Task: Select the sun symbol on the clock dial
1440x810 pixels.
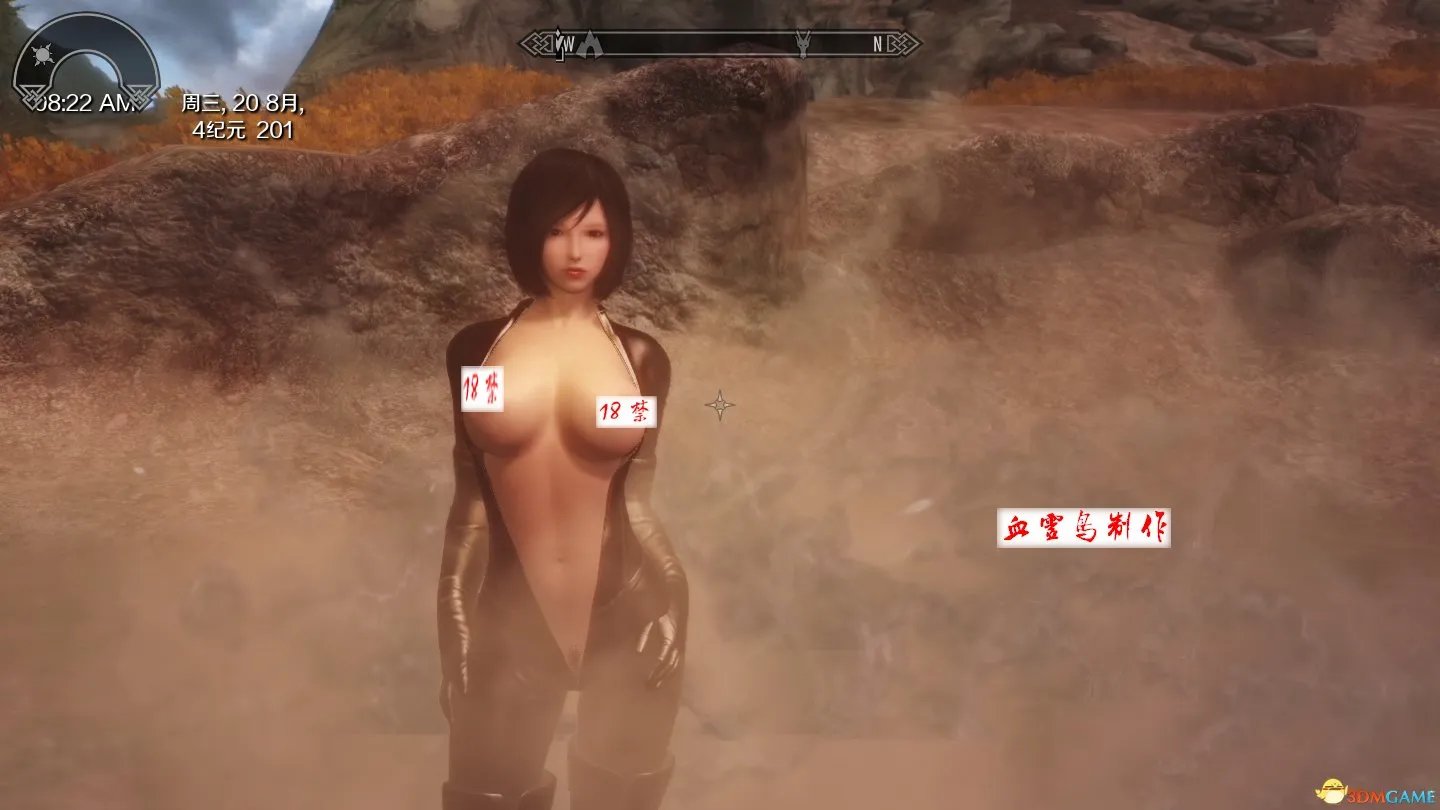Action: pyautogui.click(x=42, y=55)
